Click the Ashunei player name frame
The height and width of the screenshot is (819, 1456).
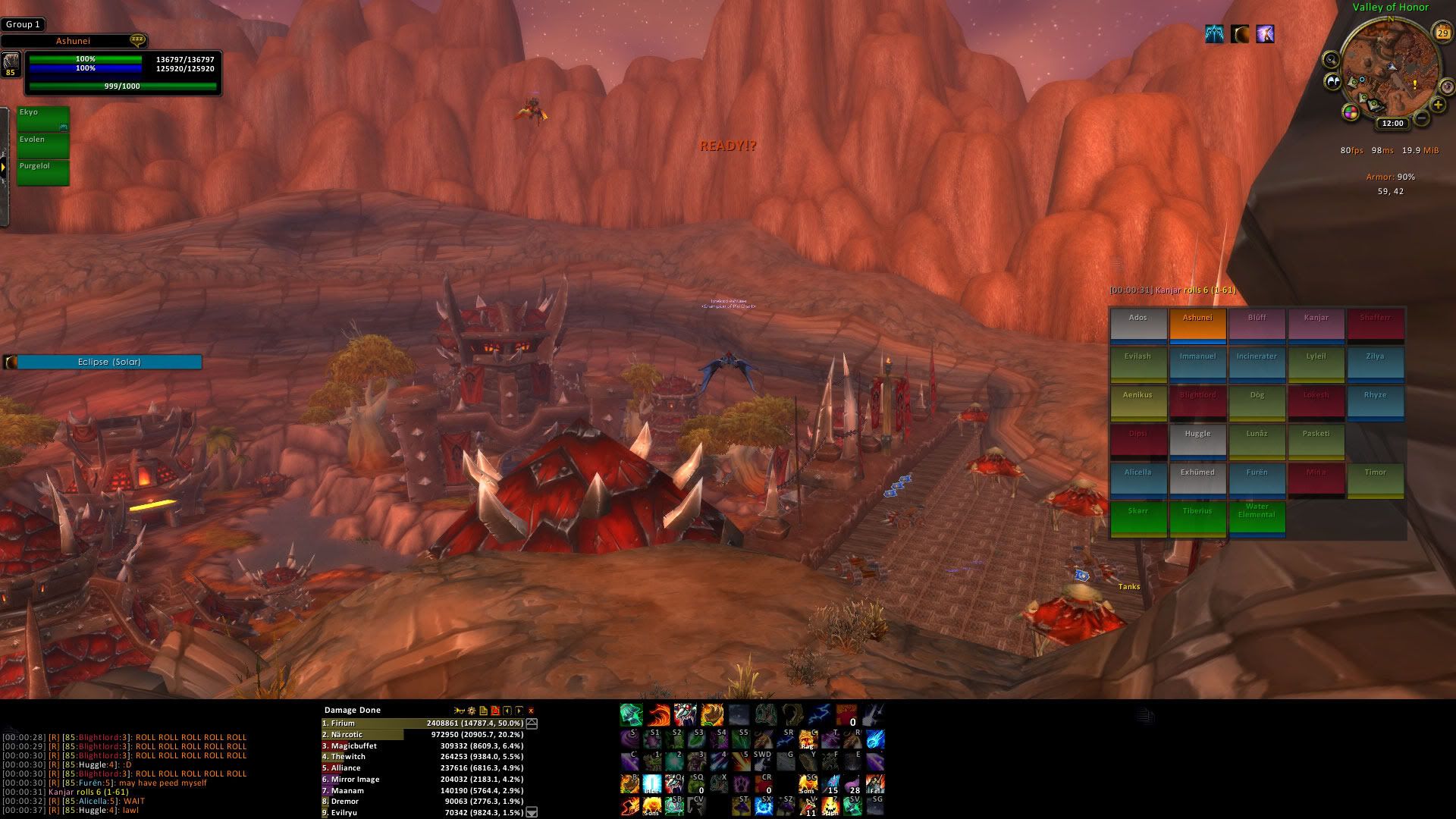[x=73, y=41]
